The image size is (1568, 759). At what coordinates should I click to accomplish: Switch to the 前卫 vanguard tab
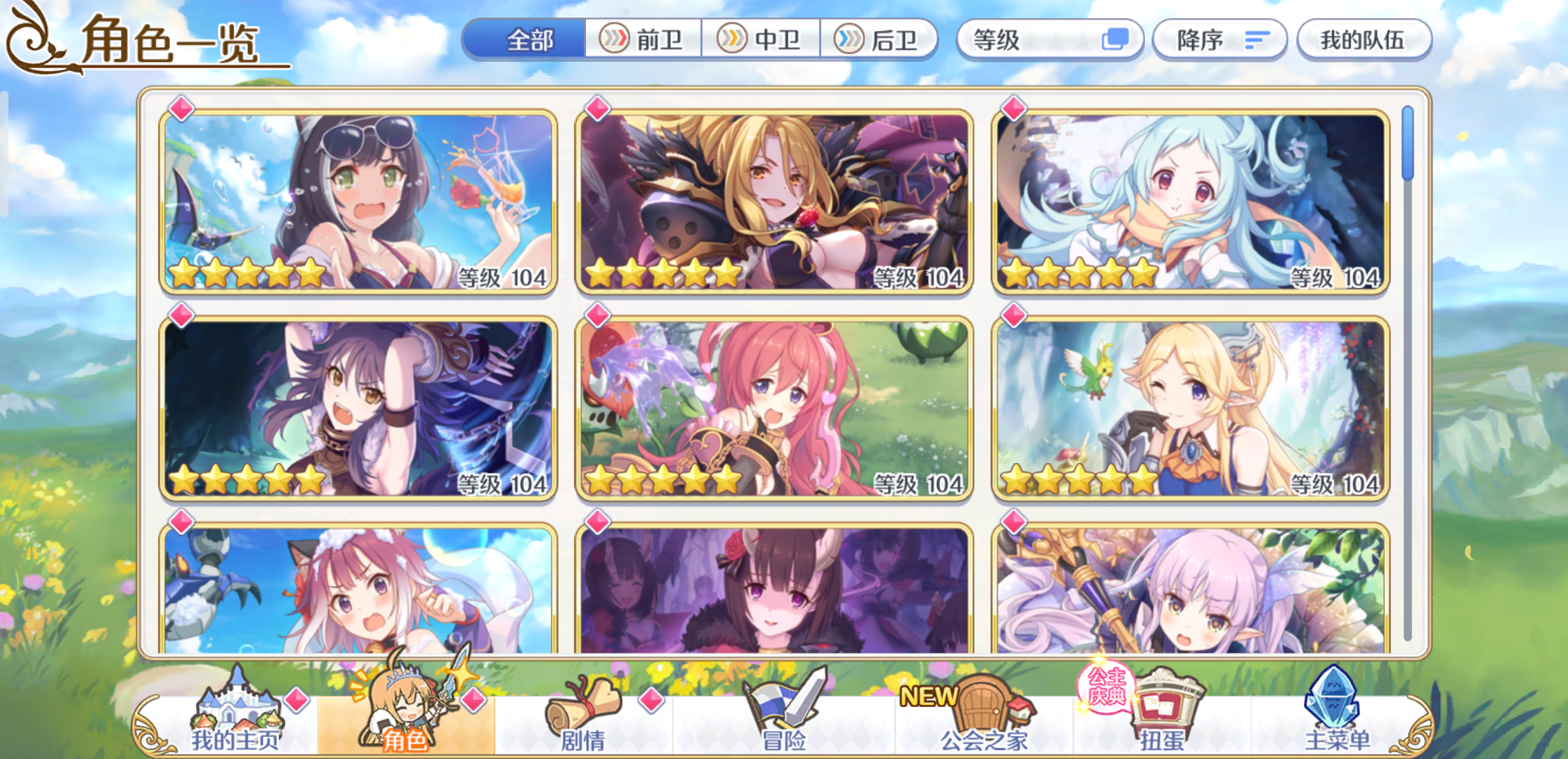tap(644, 40)
